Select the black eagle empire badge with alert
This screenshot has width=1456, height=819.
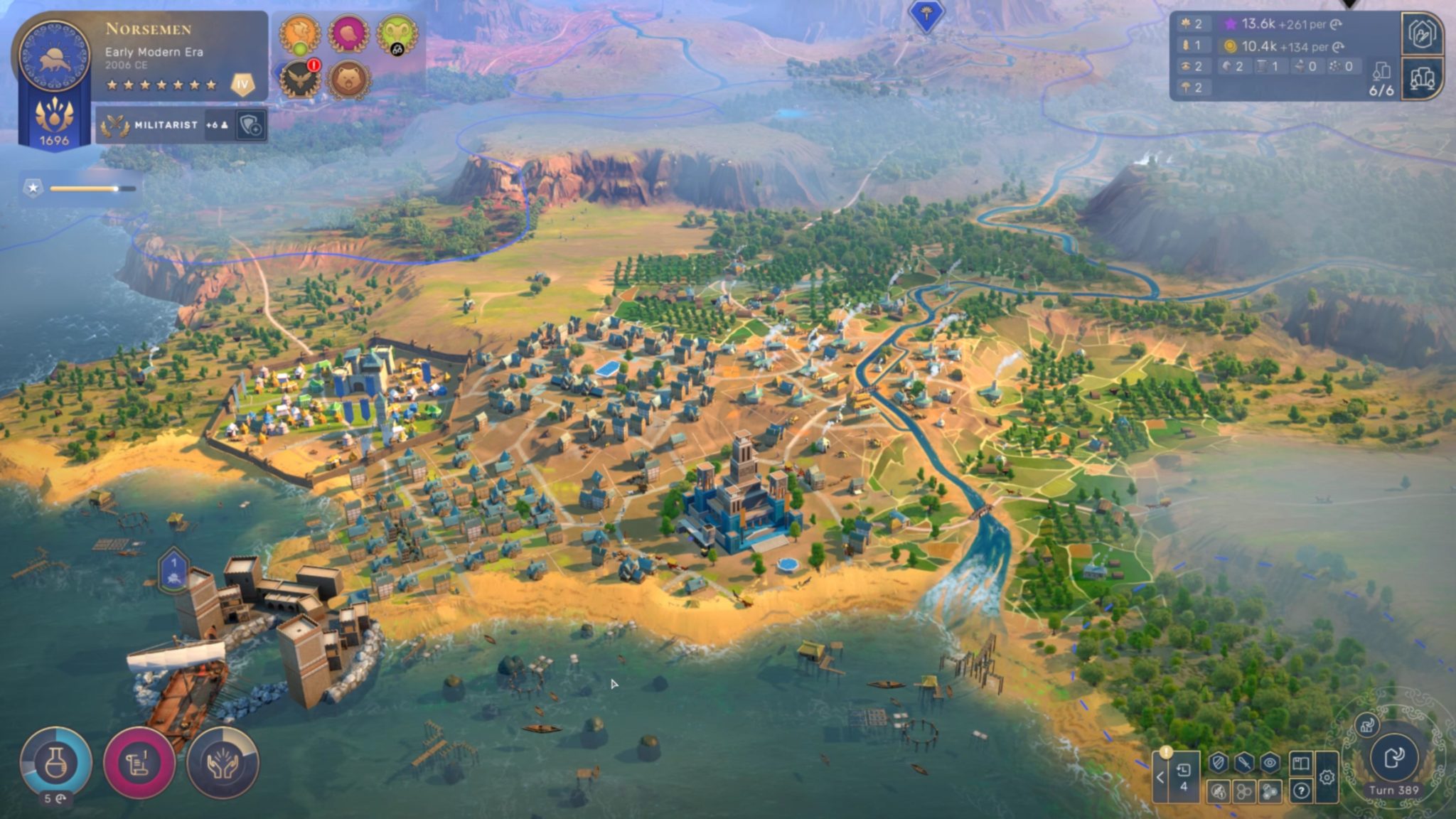coord(299,78)
